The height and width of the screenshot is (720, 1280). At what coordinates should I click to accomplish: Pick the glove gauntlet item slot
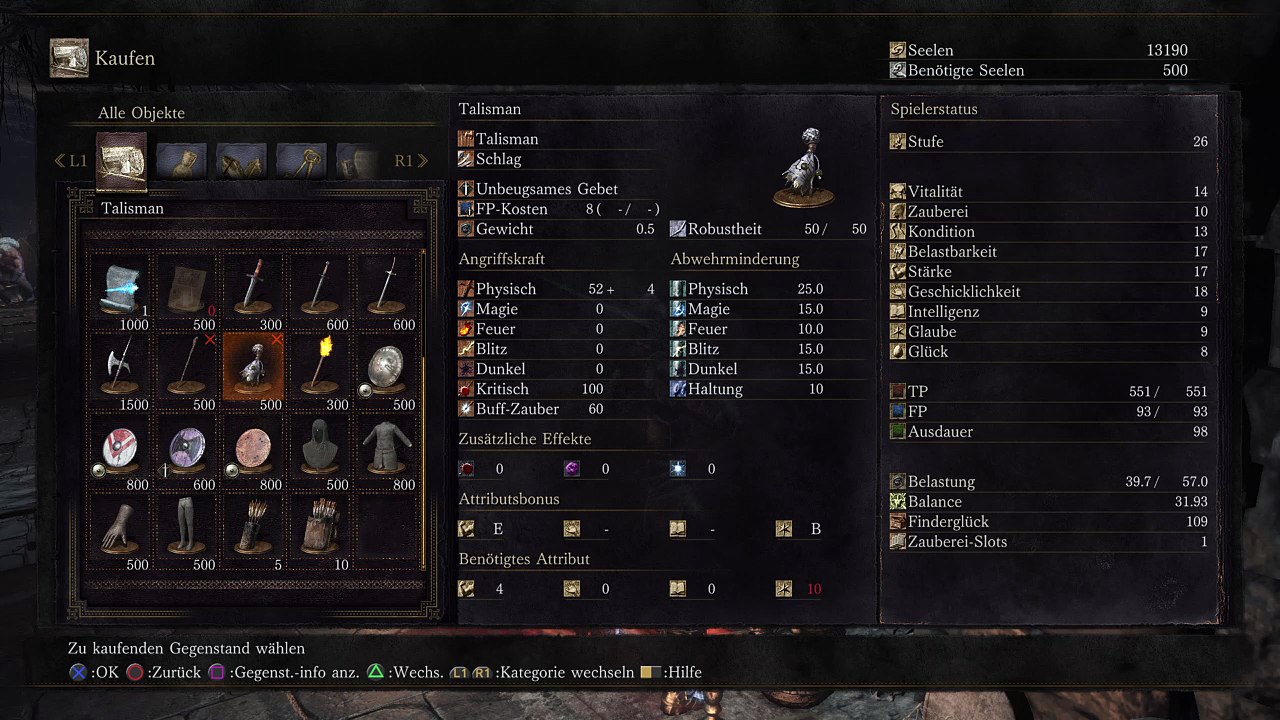(x=122, y=528)
